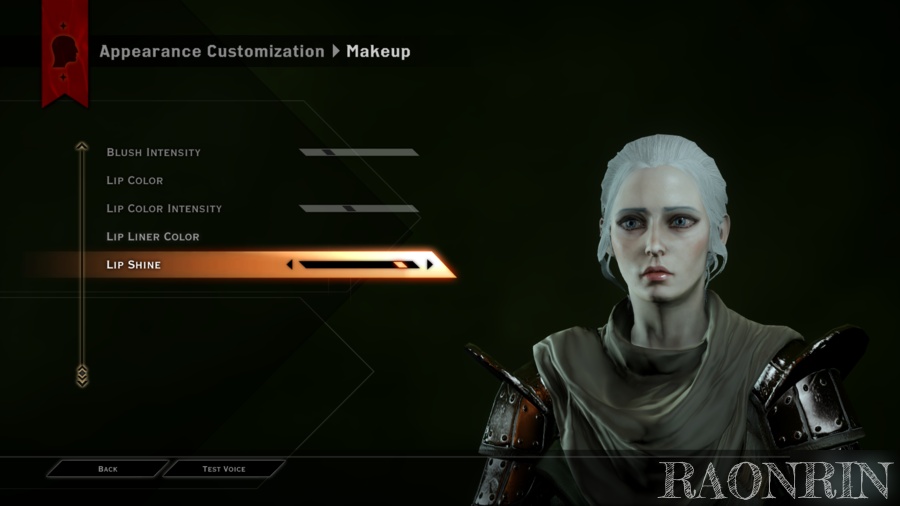
Task: Select the Lip Color Intensity option
Action: pos(164,209)
